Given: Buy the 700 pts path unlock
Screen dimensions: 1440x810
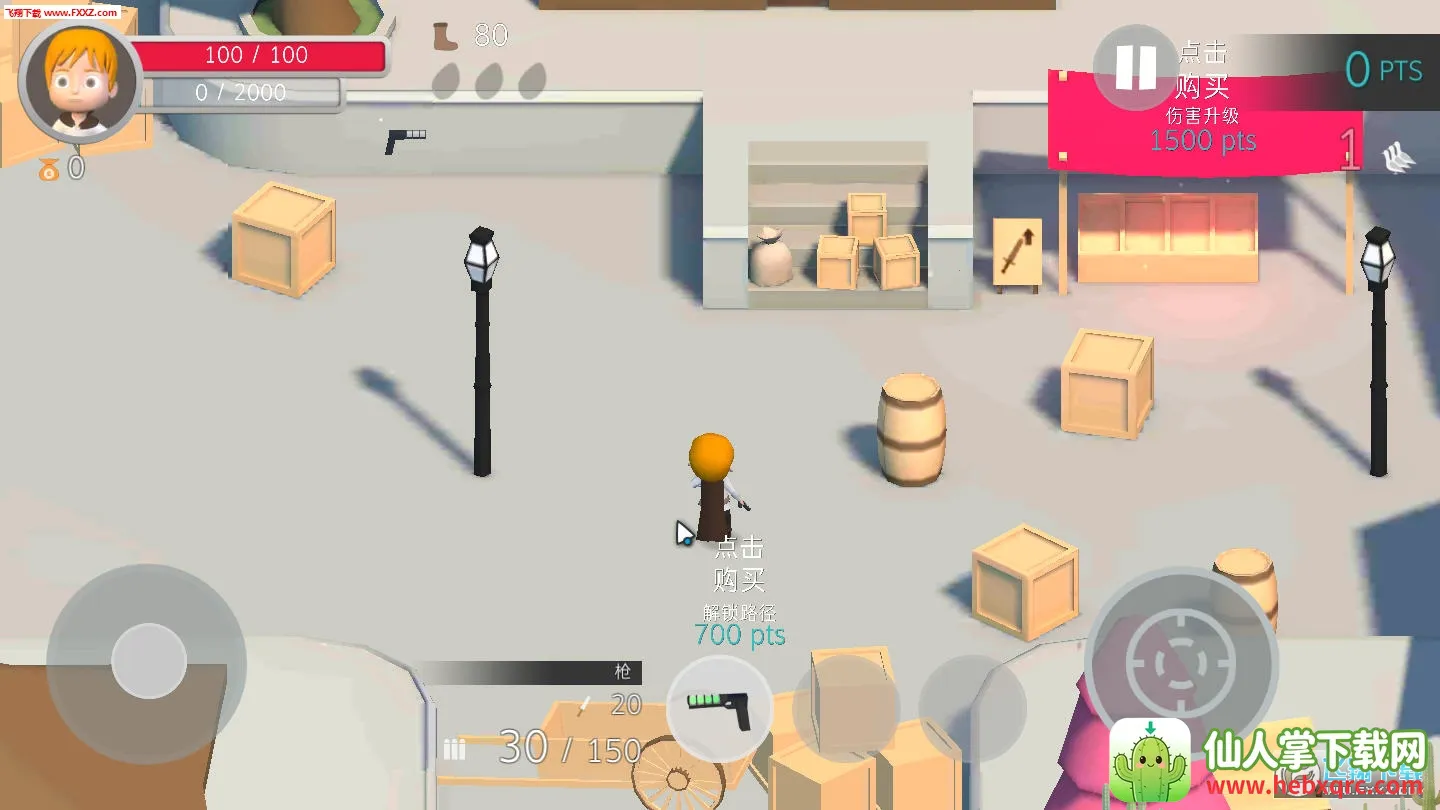Looking at the screenshot, I should (740, 591).
